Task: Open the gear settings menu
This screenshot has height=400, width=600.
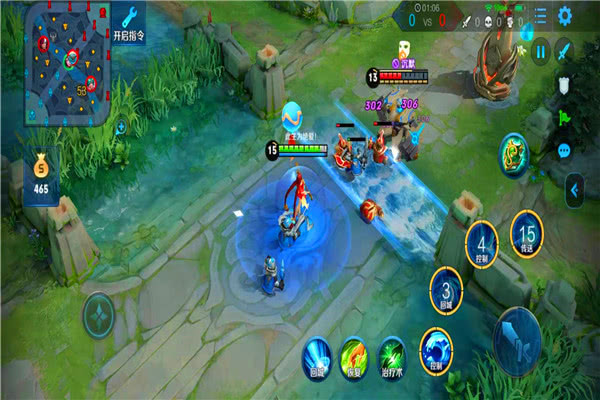Action: click(x=566, y=16)
